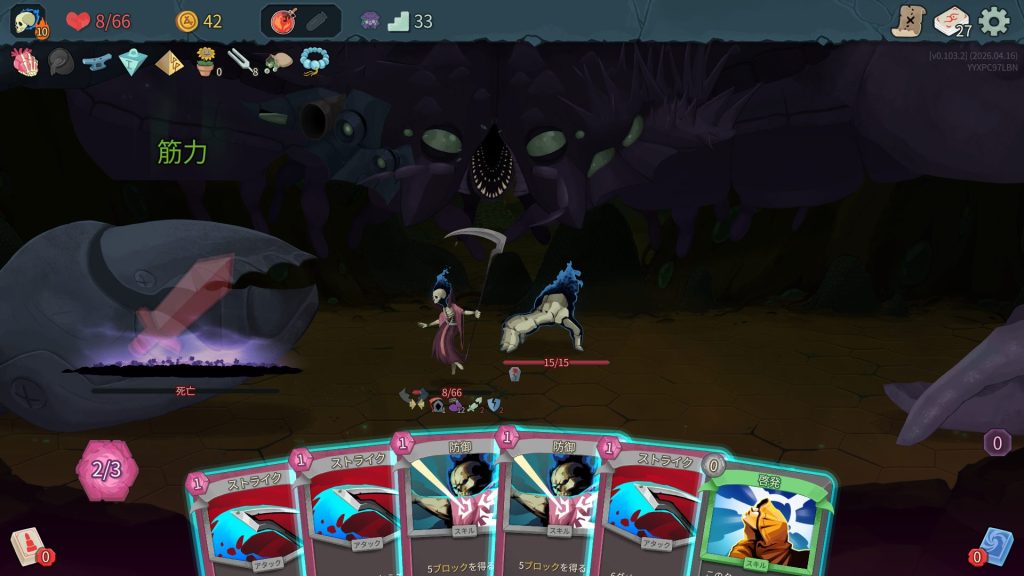Inspect the golden pyramid relic
This screenshot has height=576, width=1024.
pos(169,62)
